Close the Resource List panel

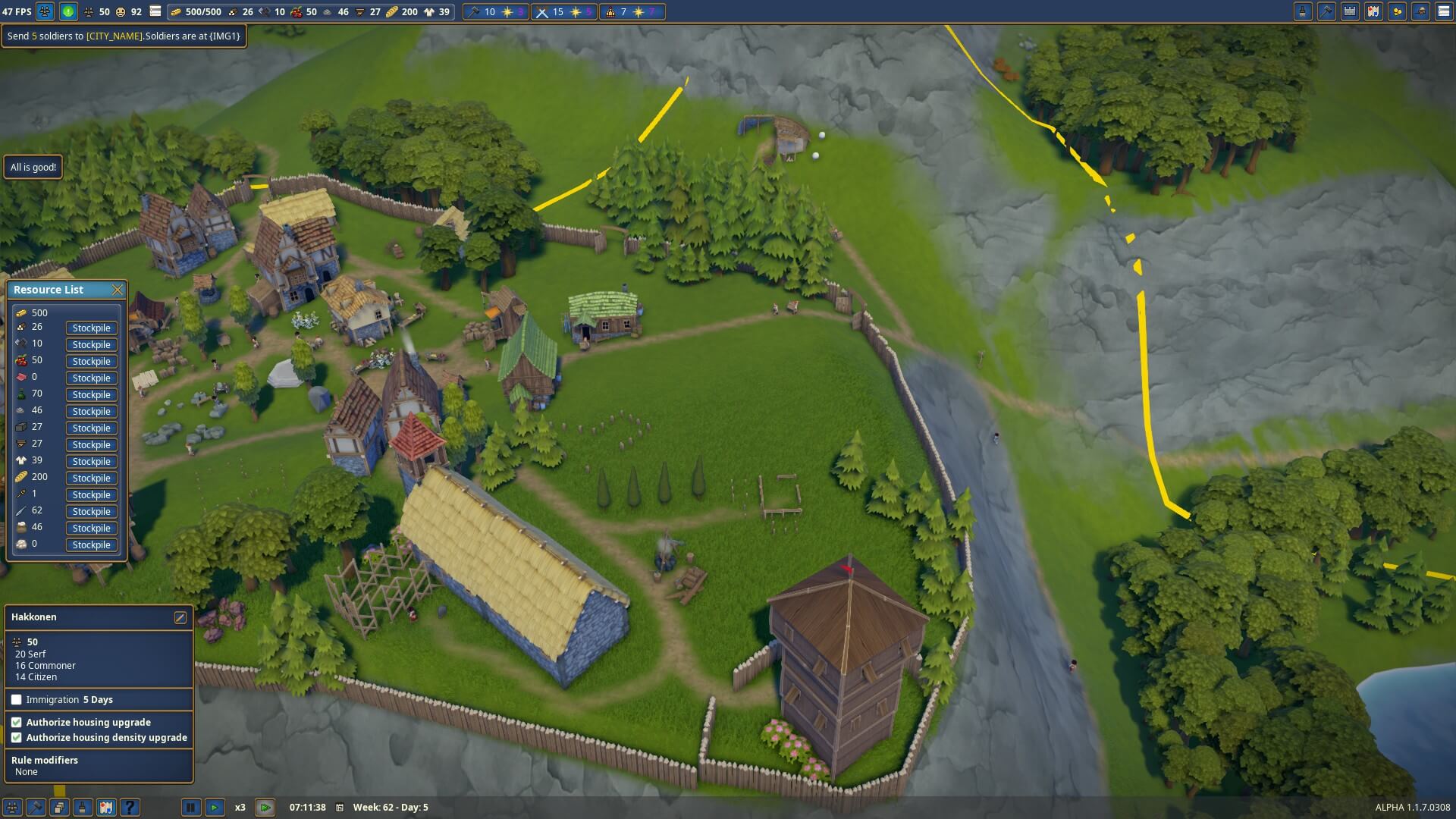coord(117,290)
